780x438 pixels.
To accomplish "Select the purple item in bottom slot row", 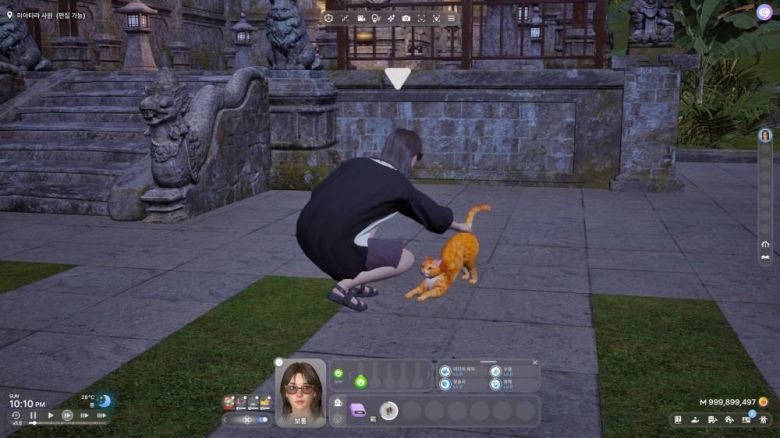I will 358,409.
